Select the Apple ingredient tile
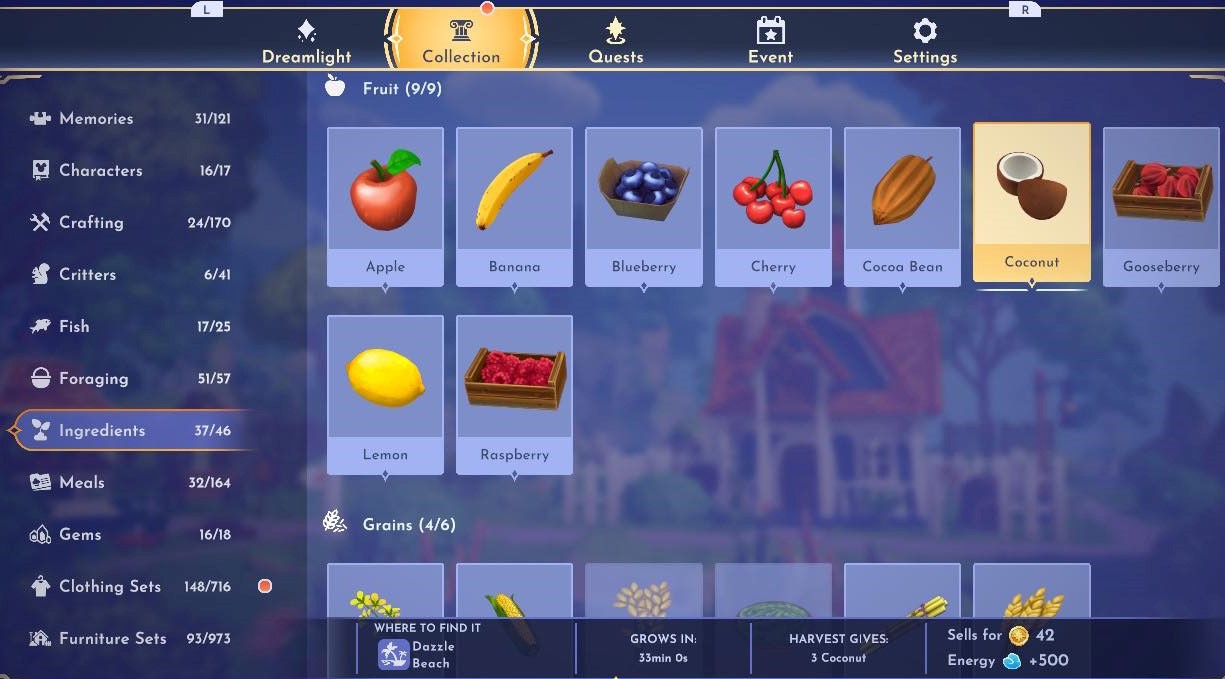The width and height of the screenshot is (1225, 679). [x=385, y=205]
